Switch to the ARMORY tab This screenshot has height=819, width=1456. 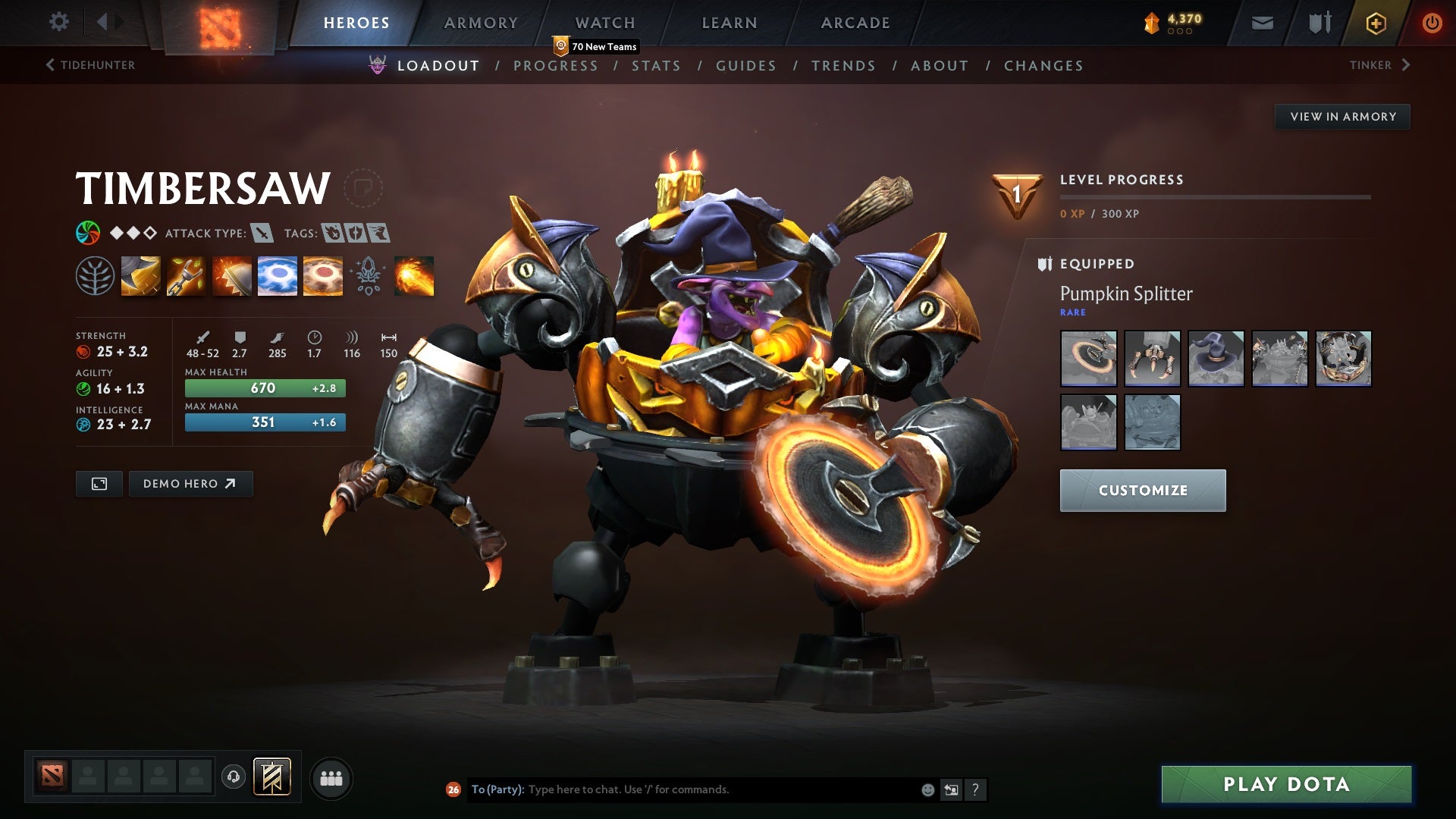coord(482,22)
